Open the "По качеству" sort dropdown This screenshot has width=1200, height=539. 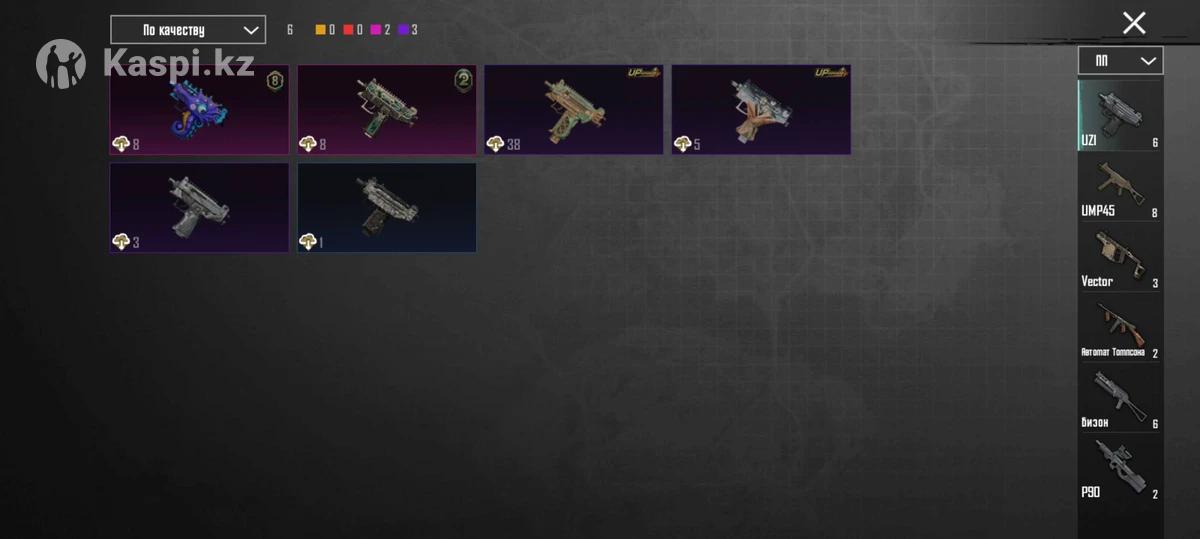pos(188,30)
